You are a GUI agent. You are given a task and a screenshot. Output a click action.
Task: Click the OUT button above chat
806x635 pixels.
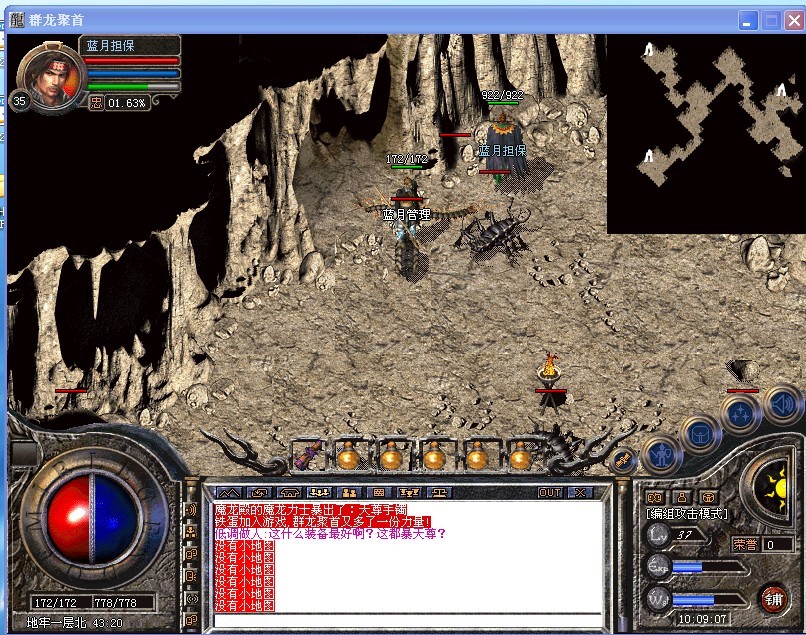pyautogui.click(x=550, y=493)
